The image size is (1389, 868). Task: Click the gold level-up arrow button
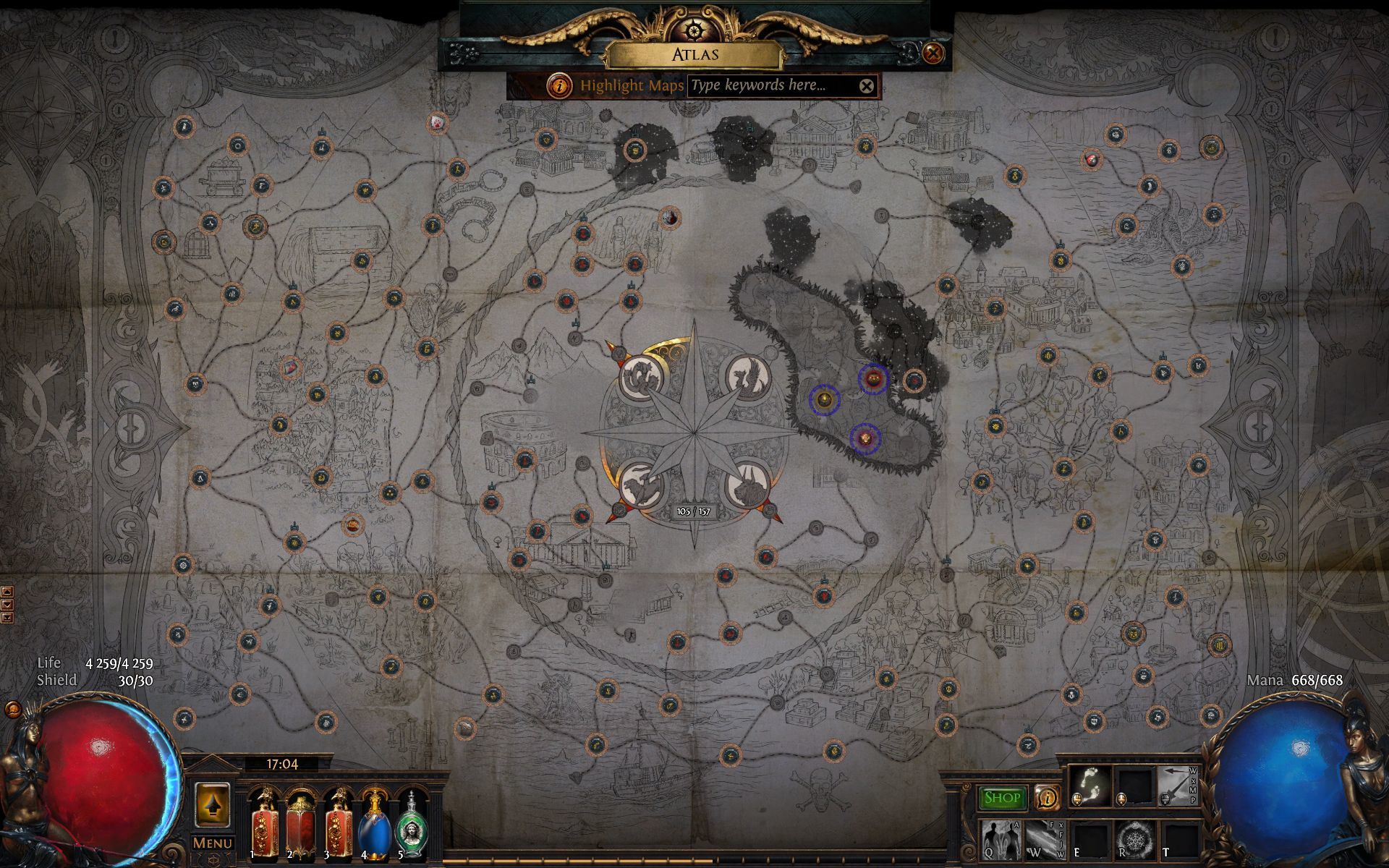[212, 804]
